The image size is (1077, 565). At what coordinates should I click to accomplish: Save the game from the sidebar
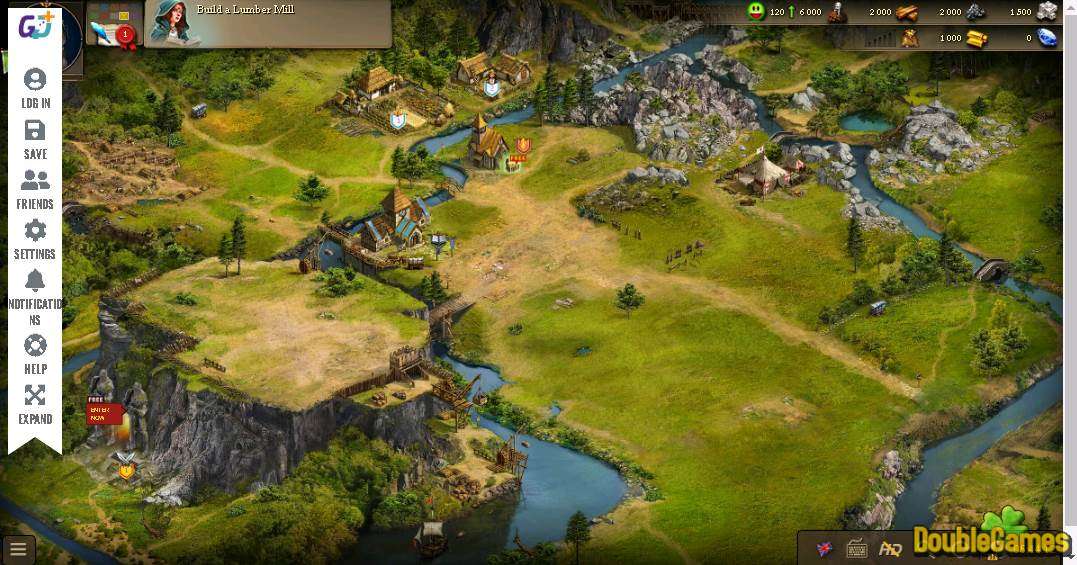(35, 139)
